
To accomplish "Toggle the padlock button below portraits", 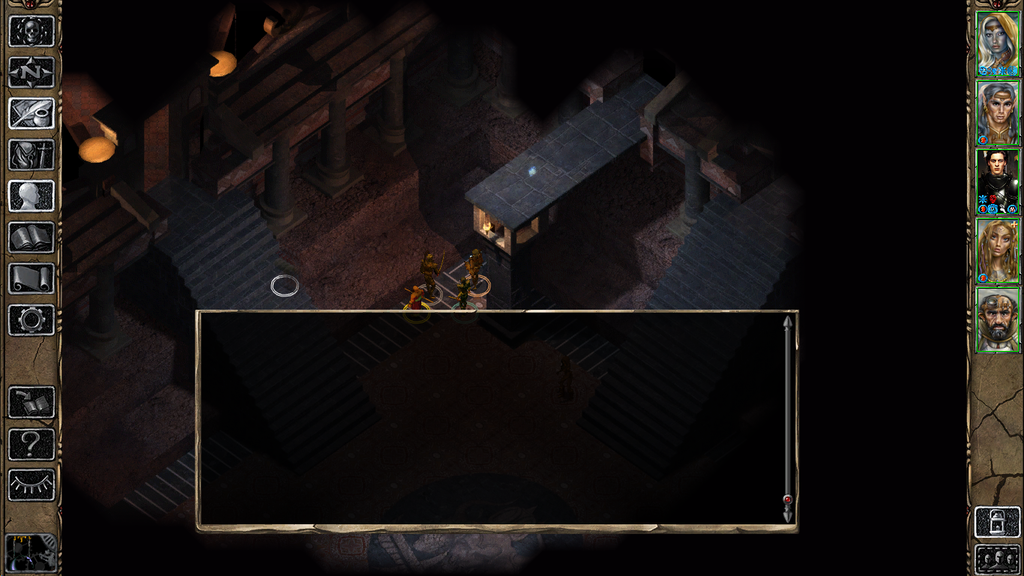I will pyautogui.click(x=997, y=523).
